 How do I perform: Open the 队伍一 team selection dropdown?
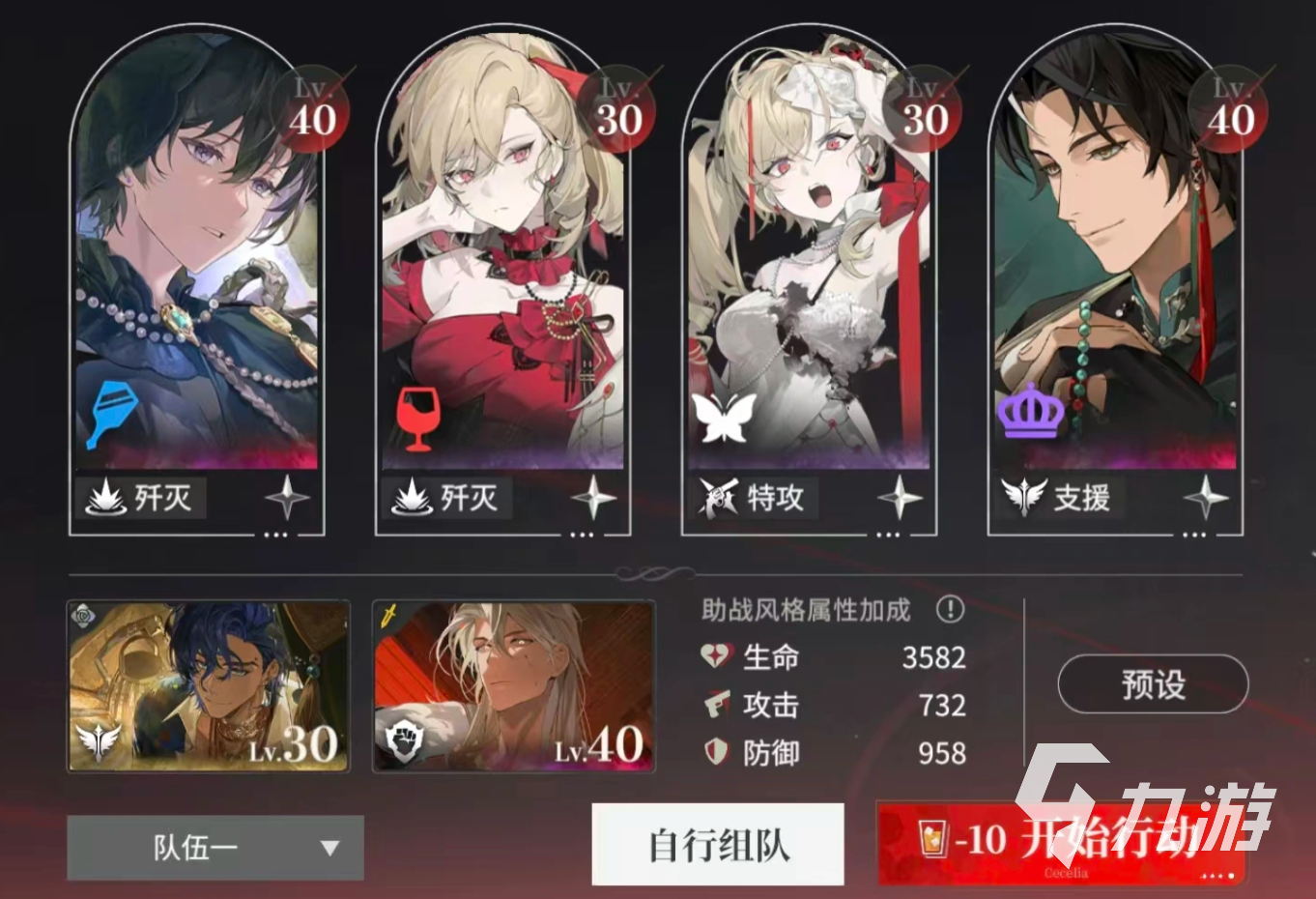[x=213, y=848]
